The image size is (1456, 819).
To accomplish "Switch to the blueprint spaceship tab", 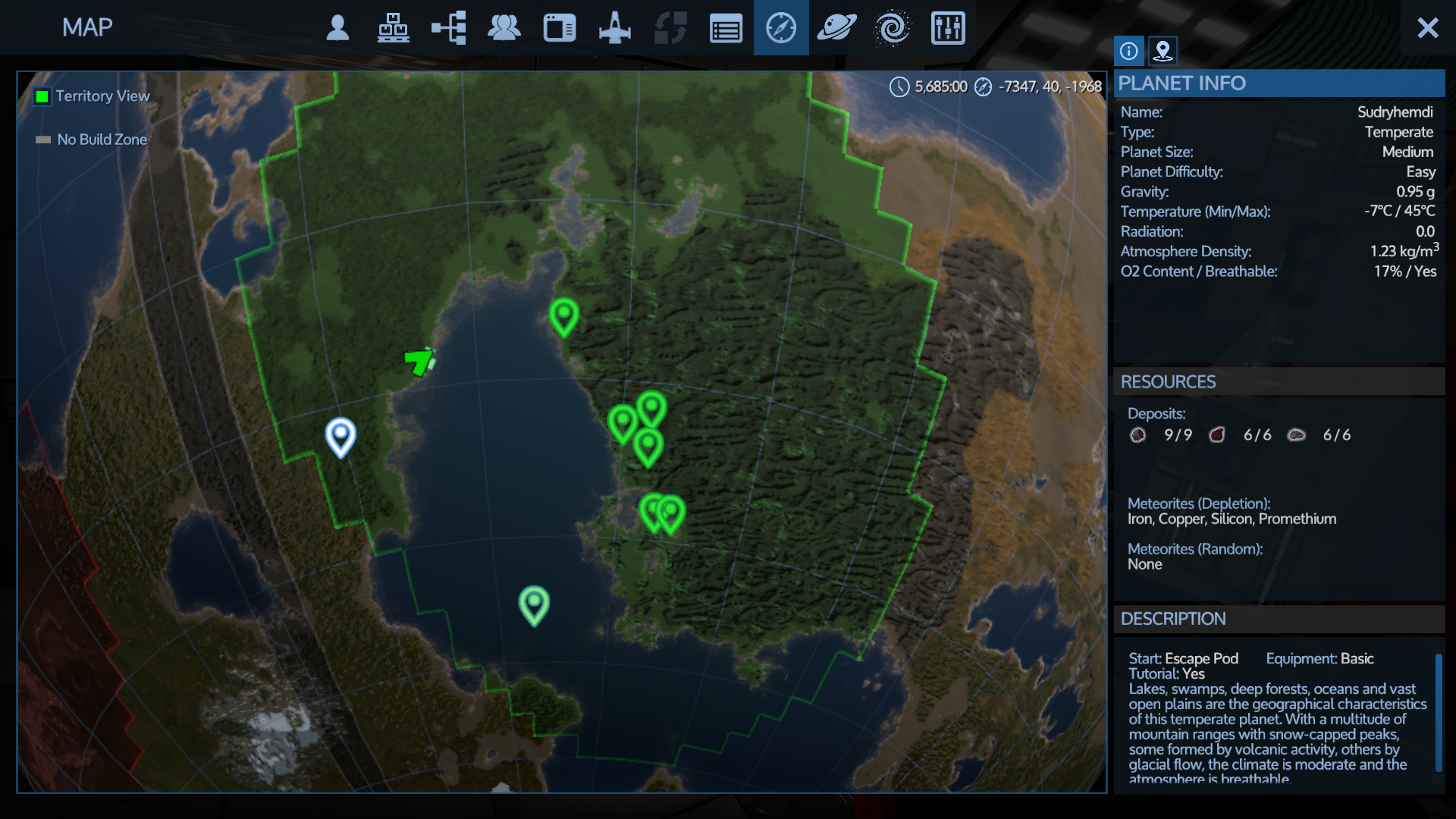I will pos(614,28).
